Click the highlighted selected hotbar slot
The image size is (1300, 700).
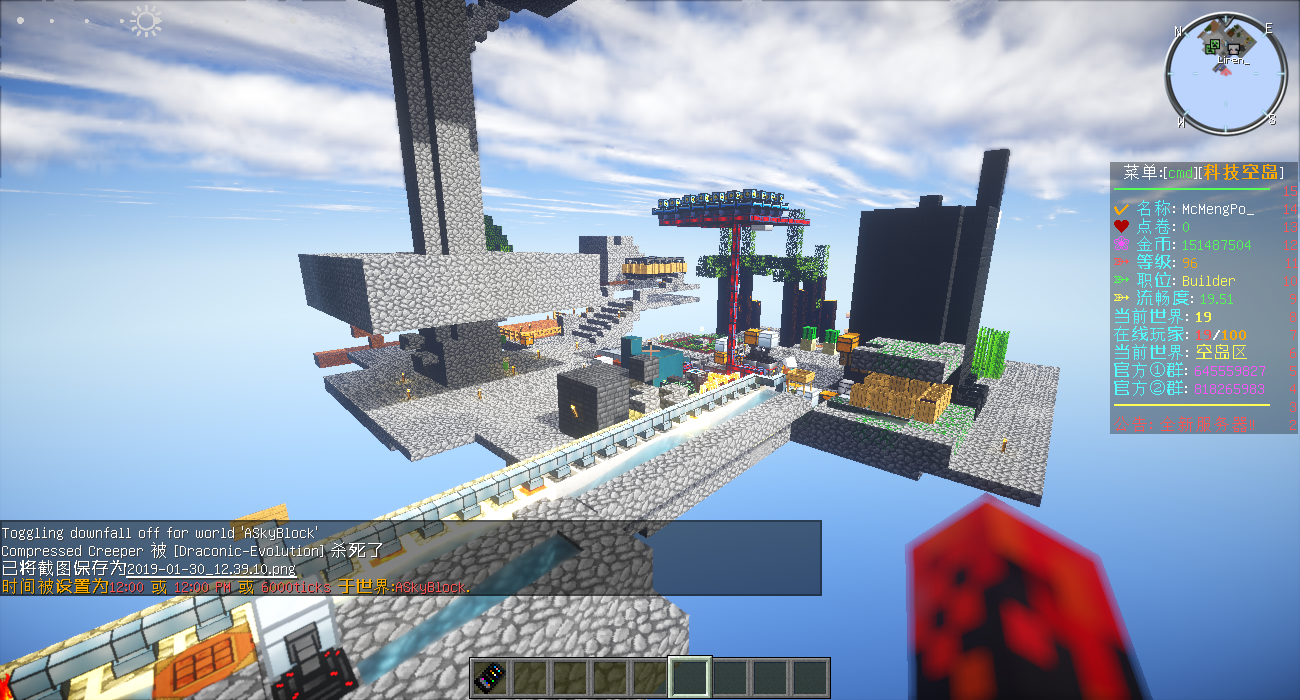[690, 677]
